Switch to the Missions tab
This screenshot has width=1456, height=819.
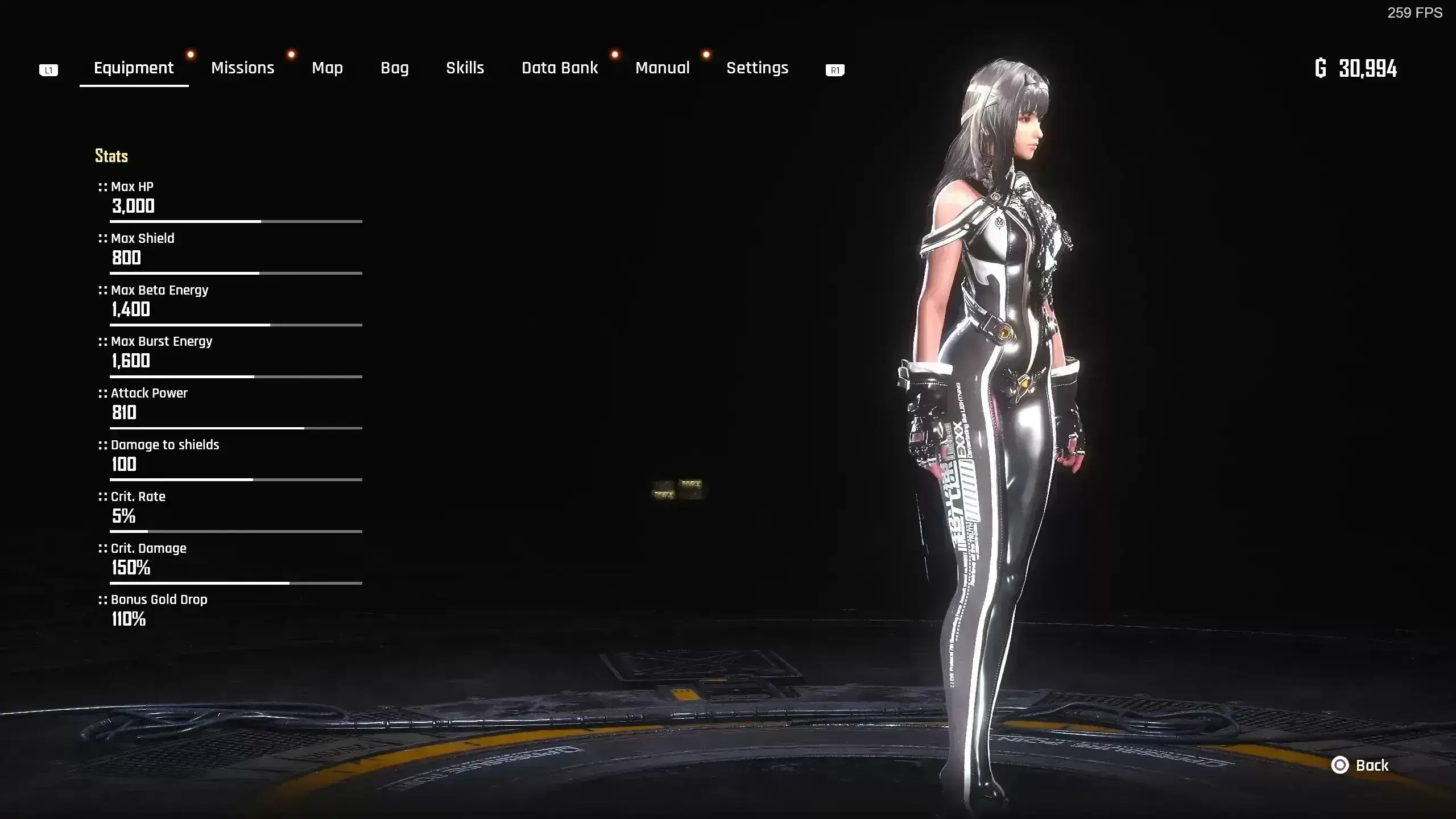tap(242, 68)
